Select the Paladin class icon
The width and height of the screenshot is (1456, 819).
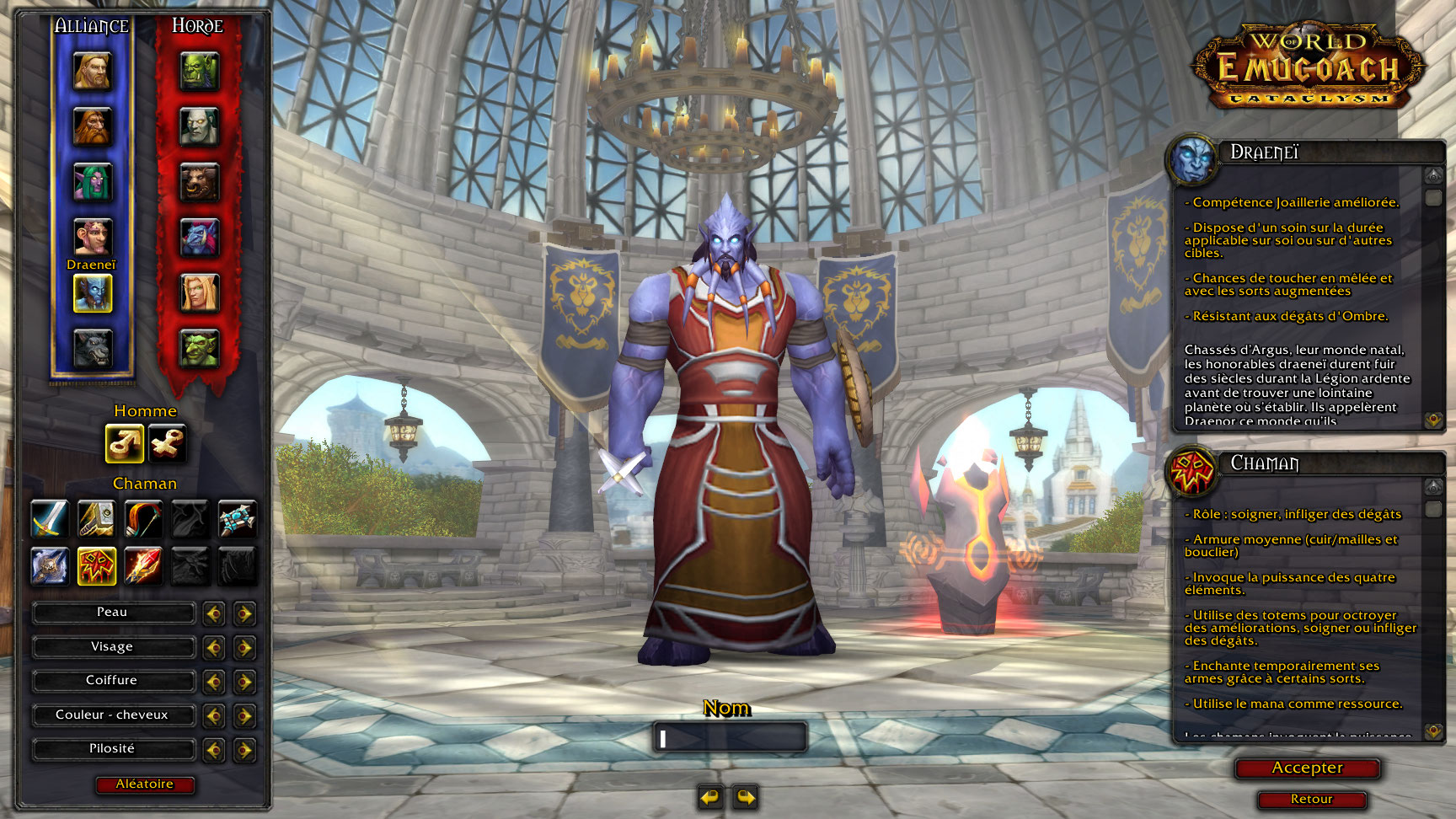tap(96, 518)
